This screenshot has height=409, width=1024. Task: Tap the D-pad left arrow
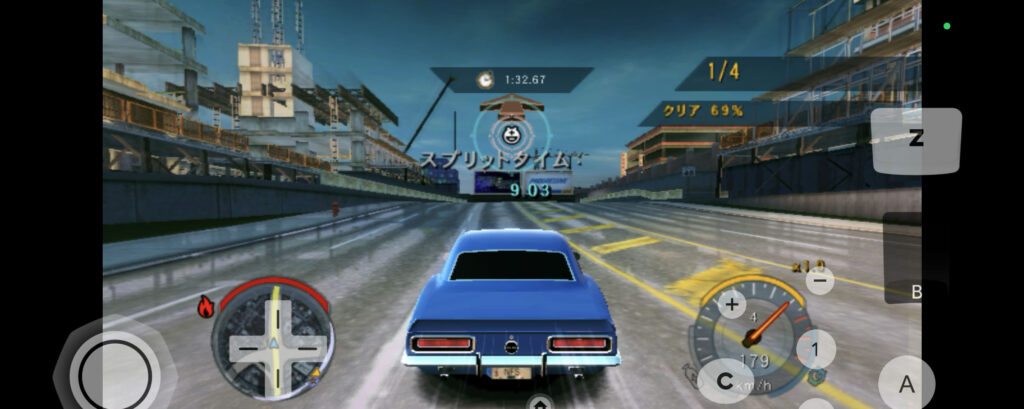[241, 349]
